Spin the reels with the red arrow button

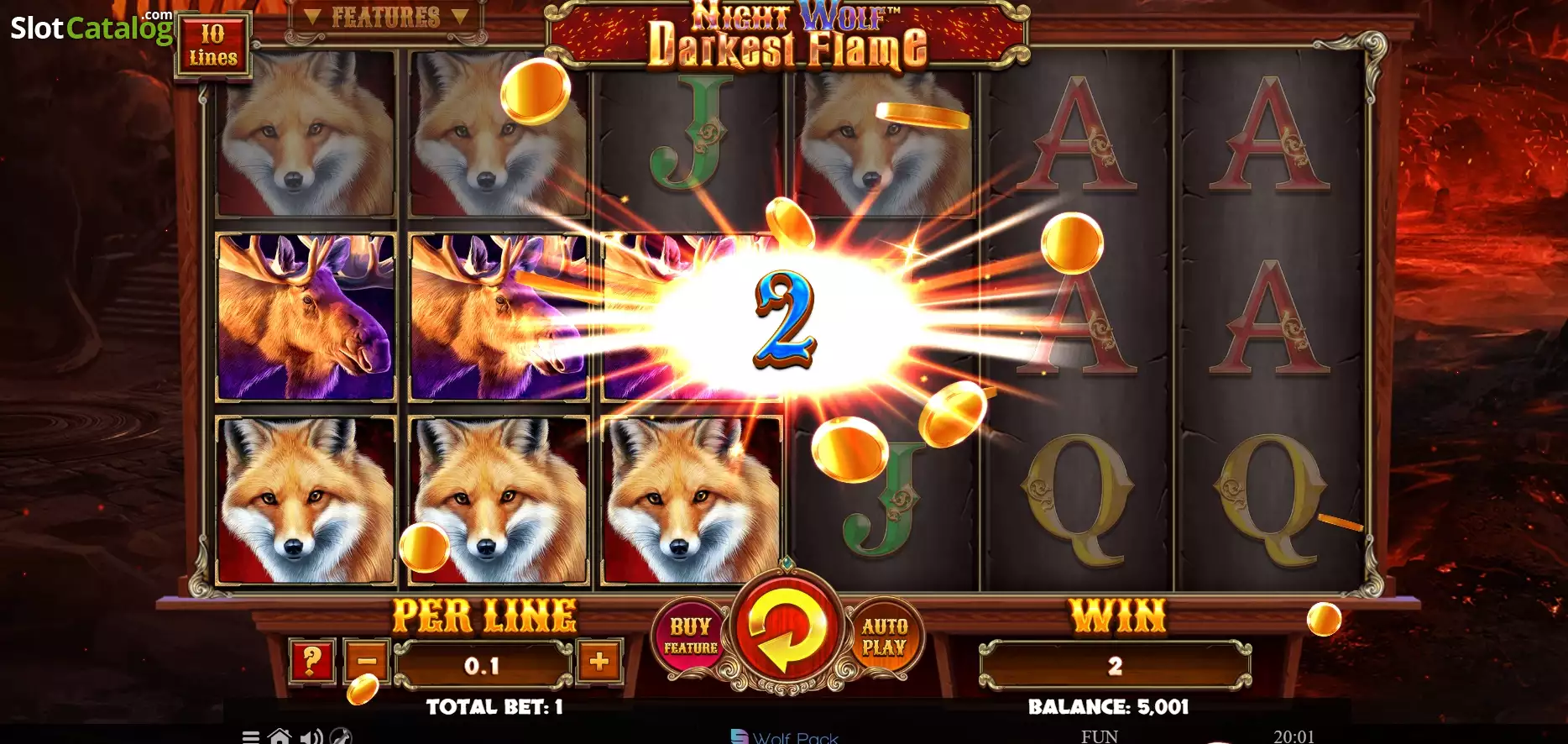(787, 631)
